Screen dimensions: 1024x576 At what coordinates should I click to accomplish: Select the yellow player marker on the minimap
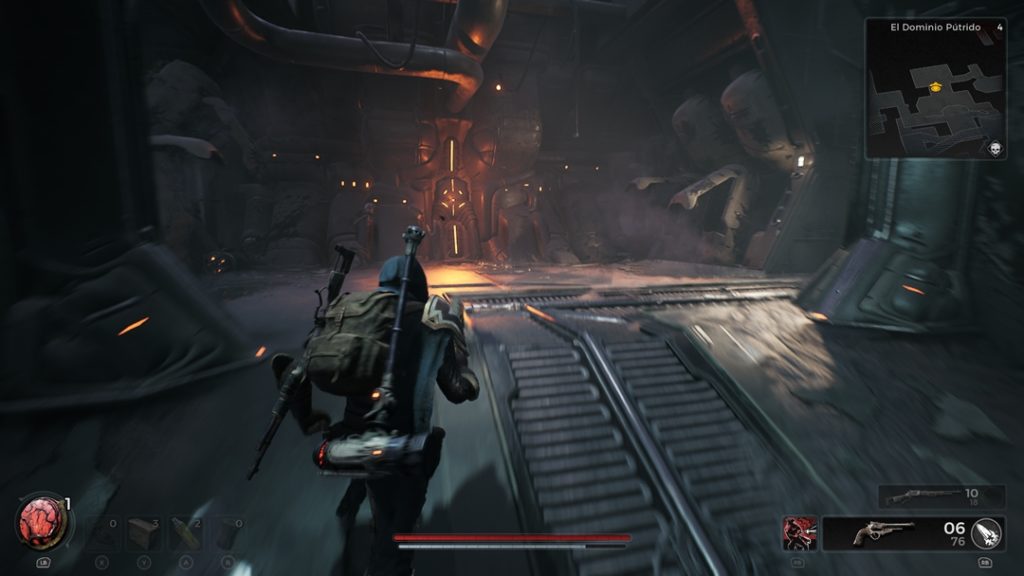click(935, 88)
